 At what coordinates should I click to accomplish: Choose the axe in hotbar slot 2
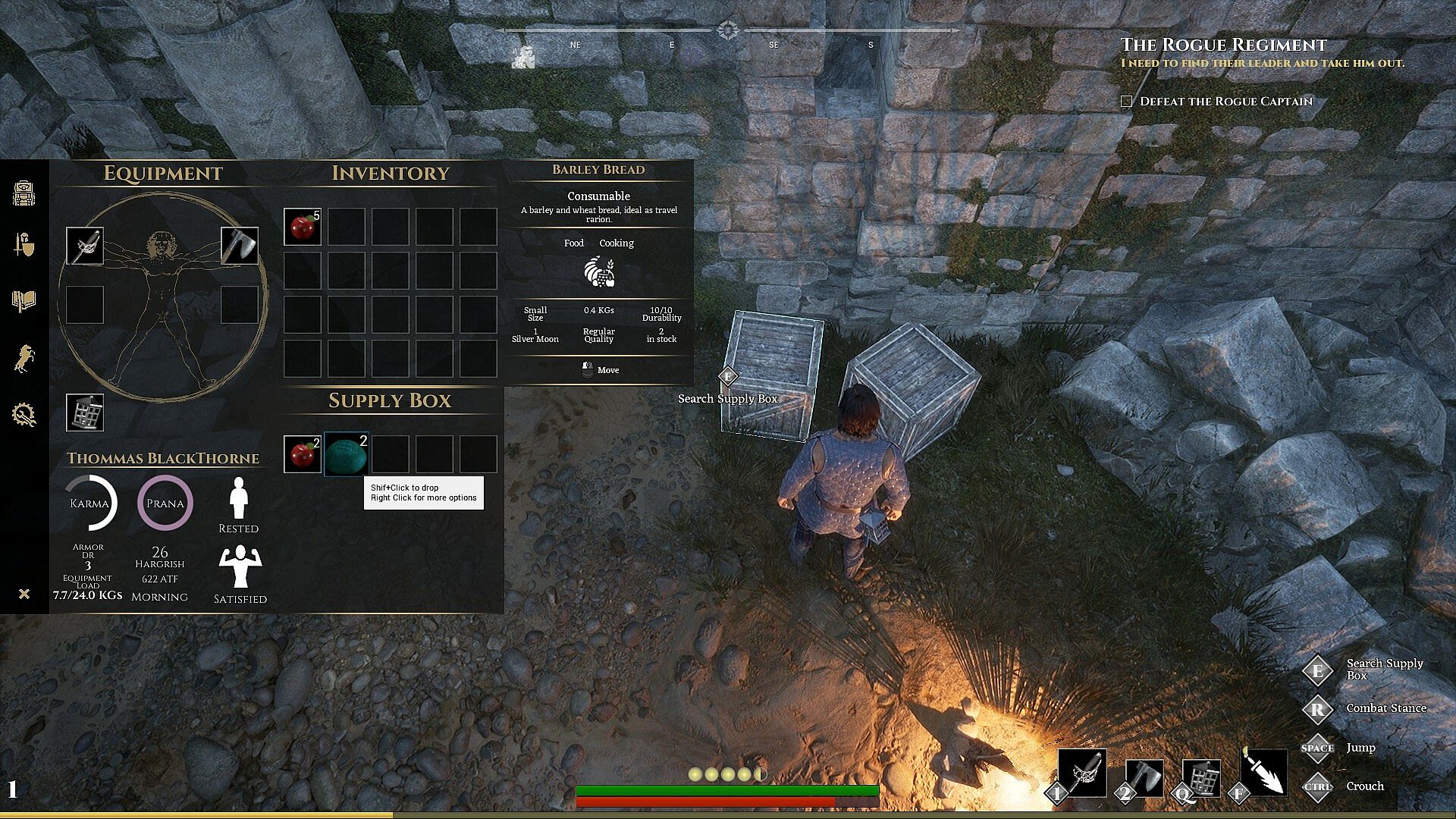[x=1144, y=777]
